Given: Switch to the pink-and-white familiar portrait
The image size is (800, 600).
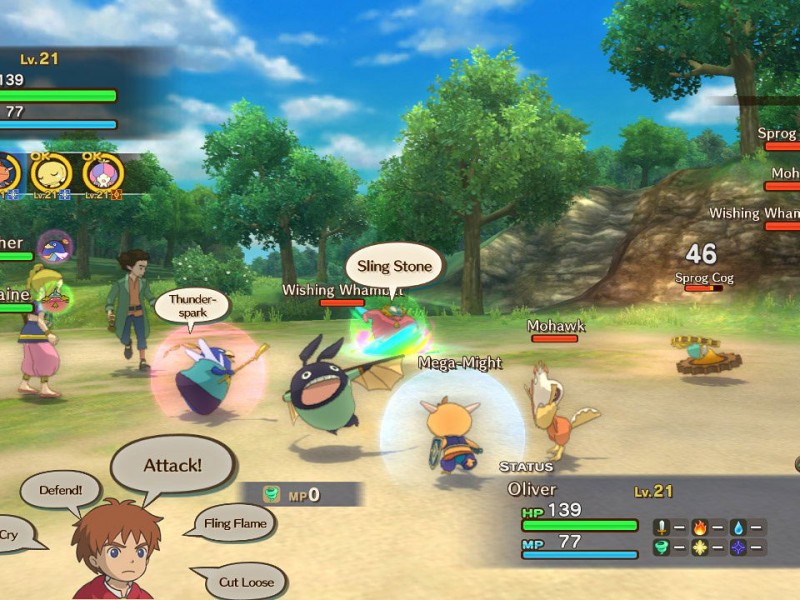Looking at the screenshot, I should click(102, 172).
